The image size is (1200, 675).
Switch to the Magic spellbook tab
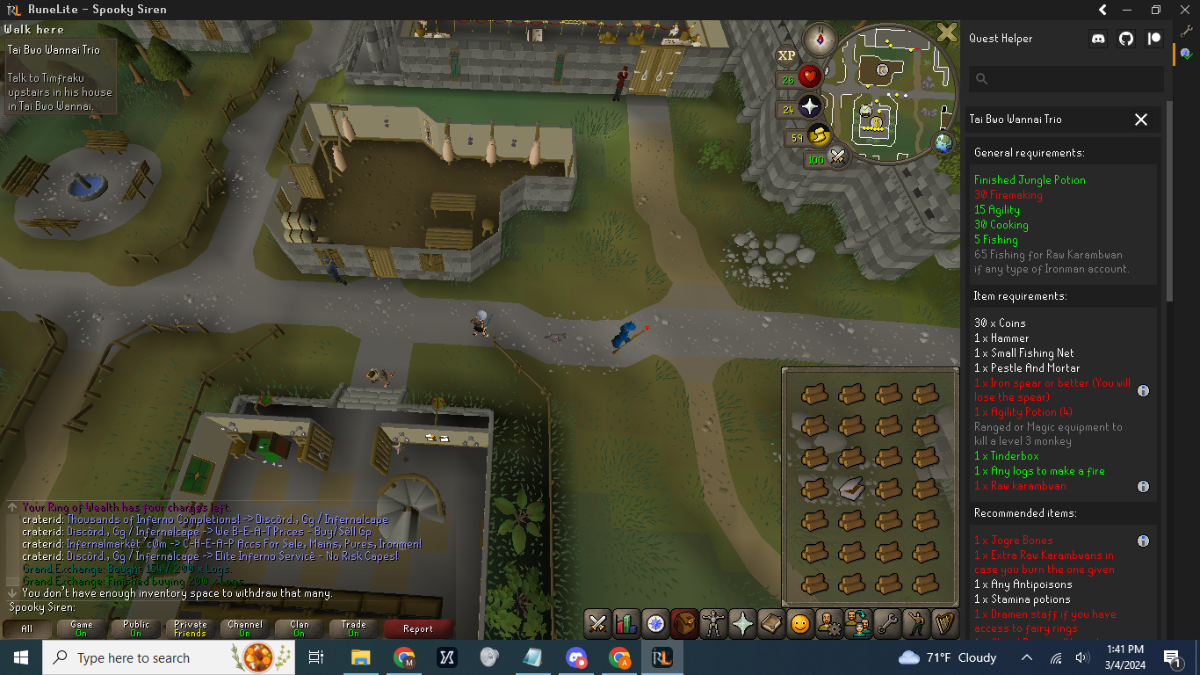coord(771,623)
